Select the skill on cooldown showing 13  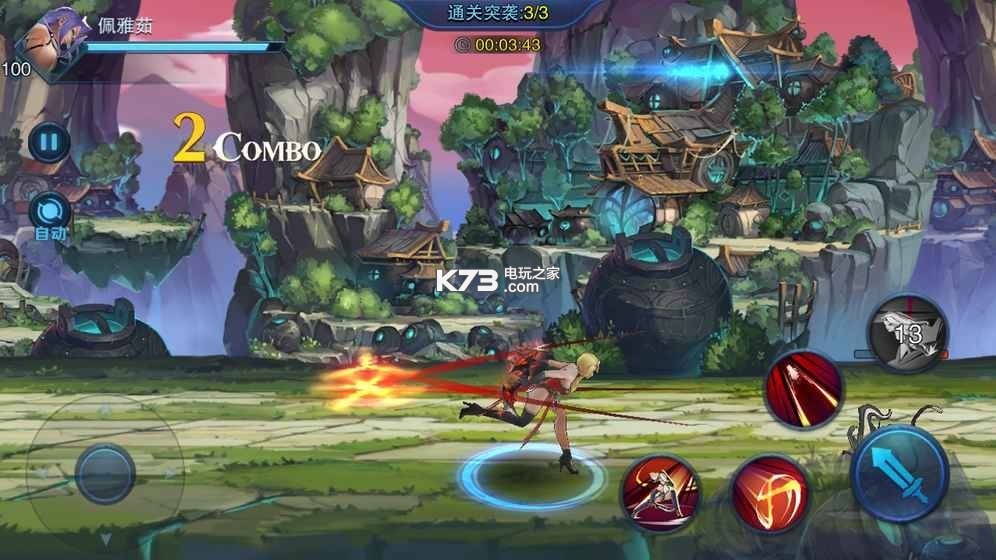(907, 335)
